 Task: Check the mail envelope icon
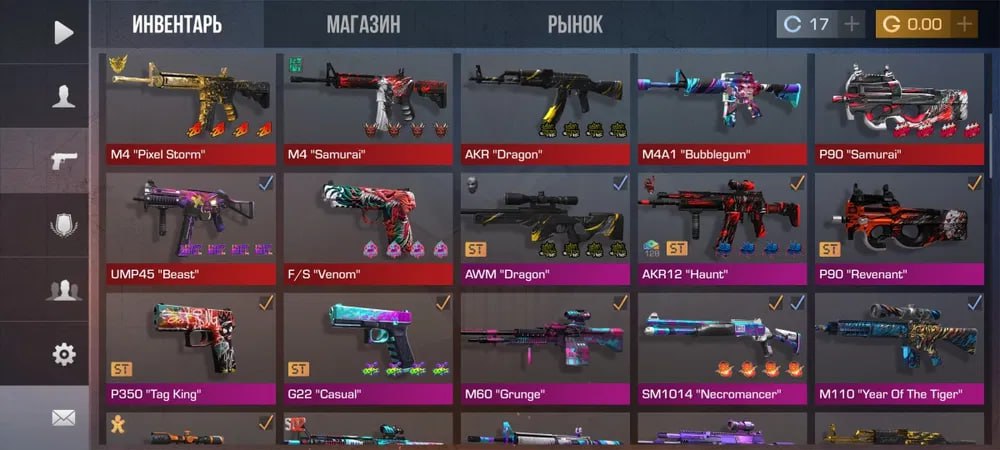pyautogui.click(x=64, y=418)
